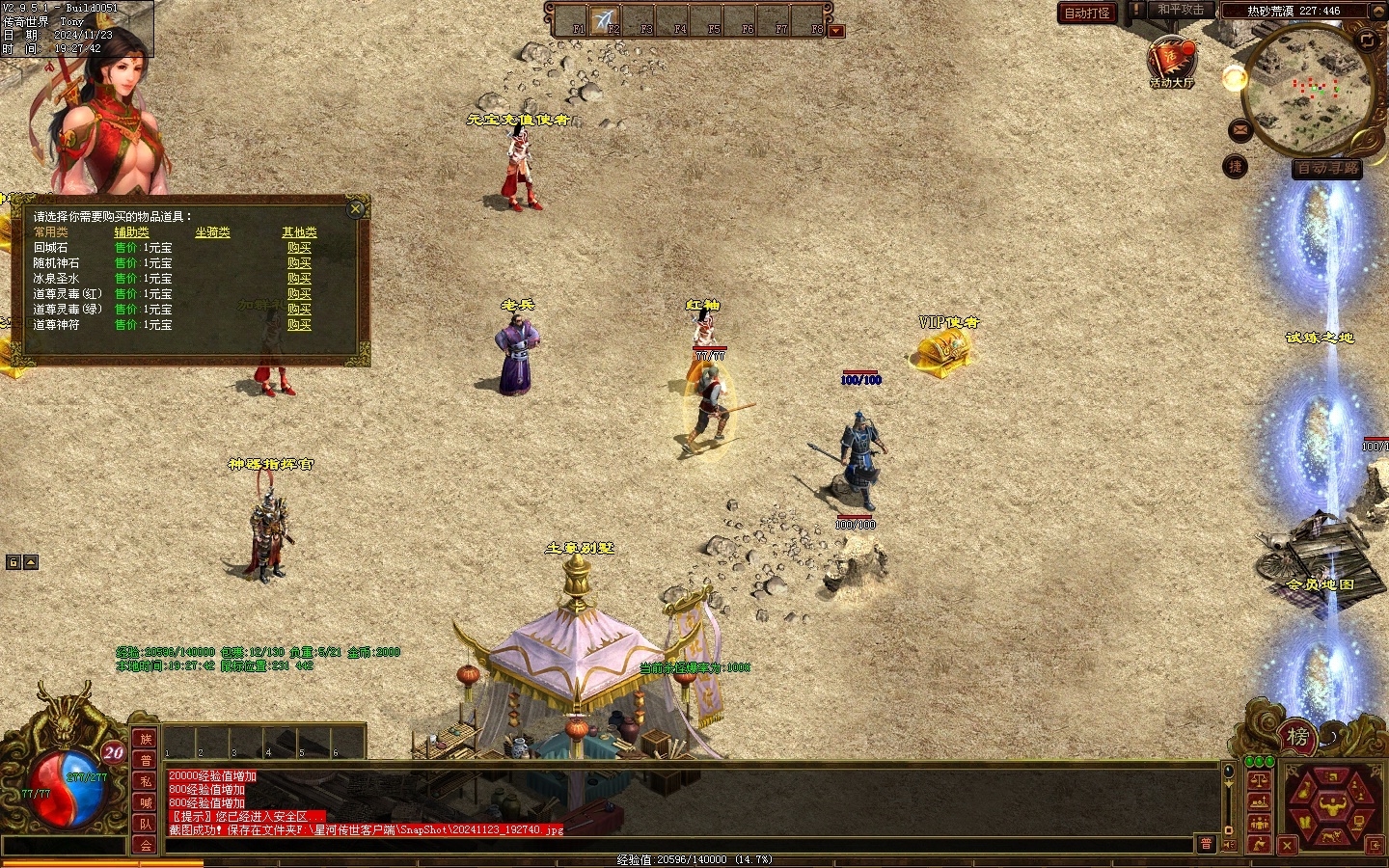Open the mail envelope icon

1240,129
